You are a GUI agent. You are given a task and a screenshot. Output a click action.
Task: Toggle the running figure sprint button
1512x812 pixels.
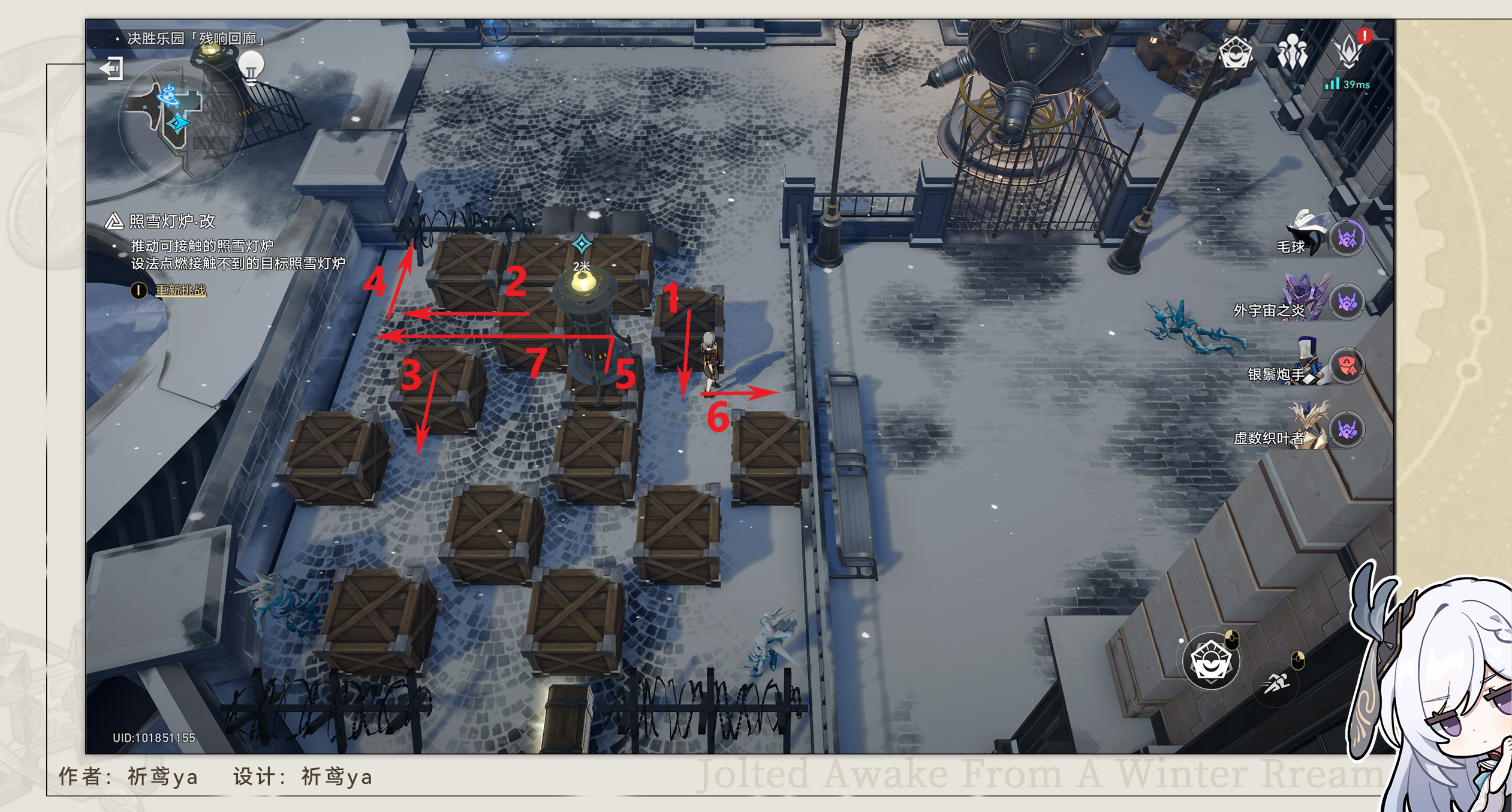pos(1276,683)
